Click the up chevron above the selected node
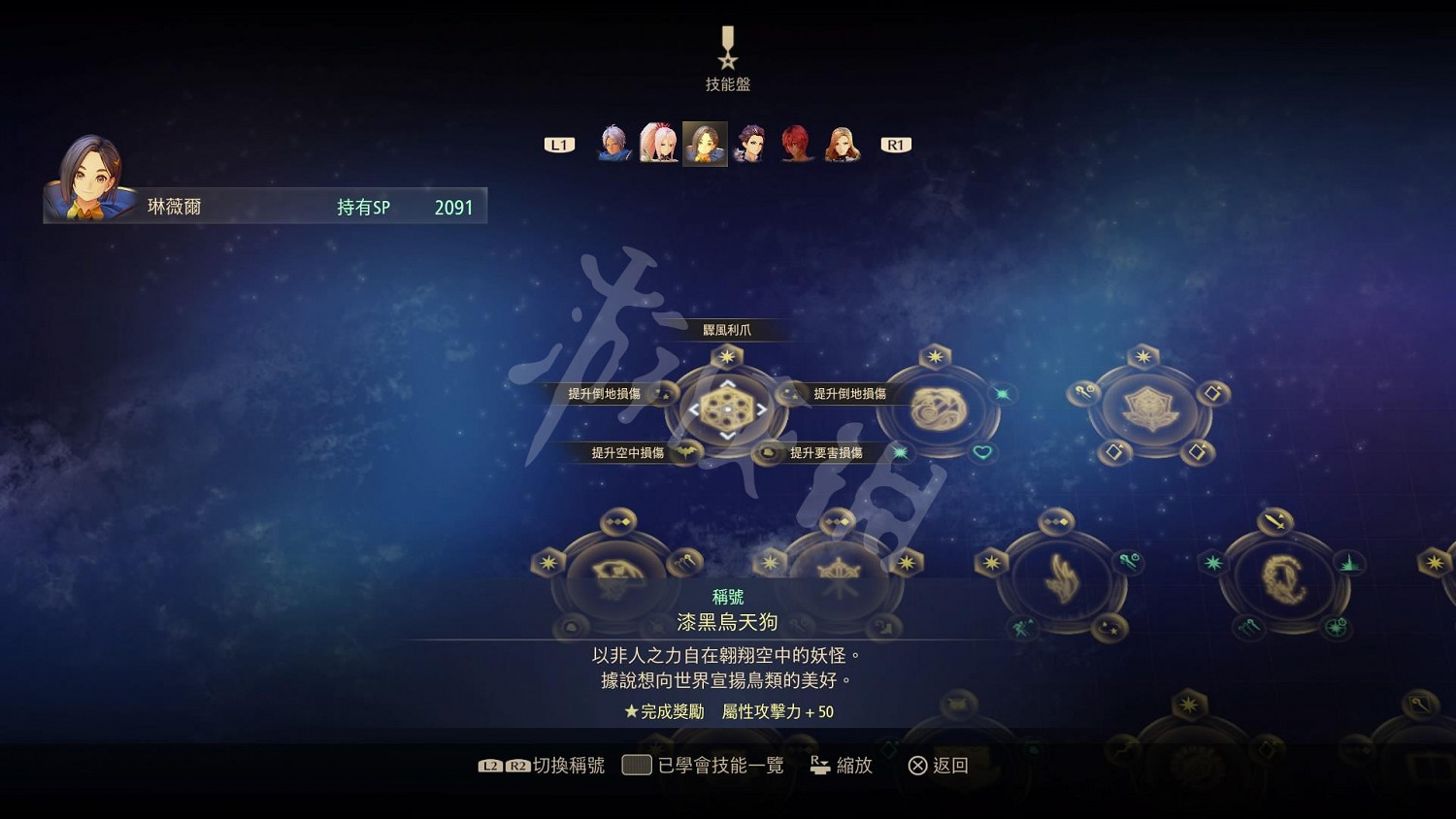This screenshot has height=819, width=1456. (728, 384)
